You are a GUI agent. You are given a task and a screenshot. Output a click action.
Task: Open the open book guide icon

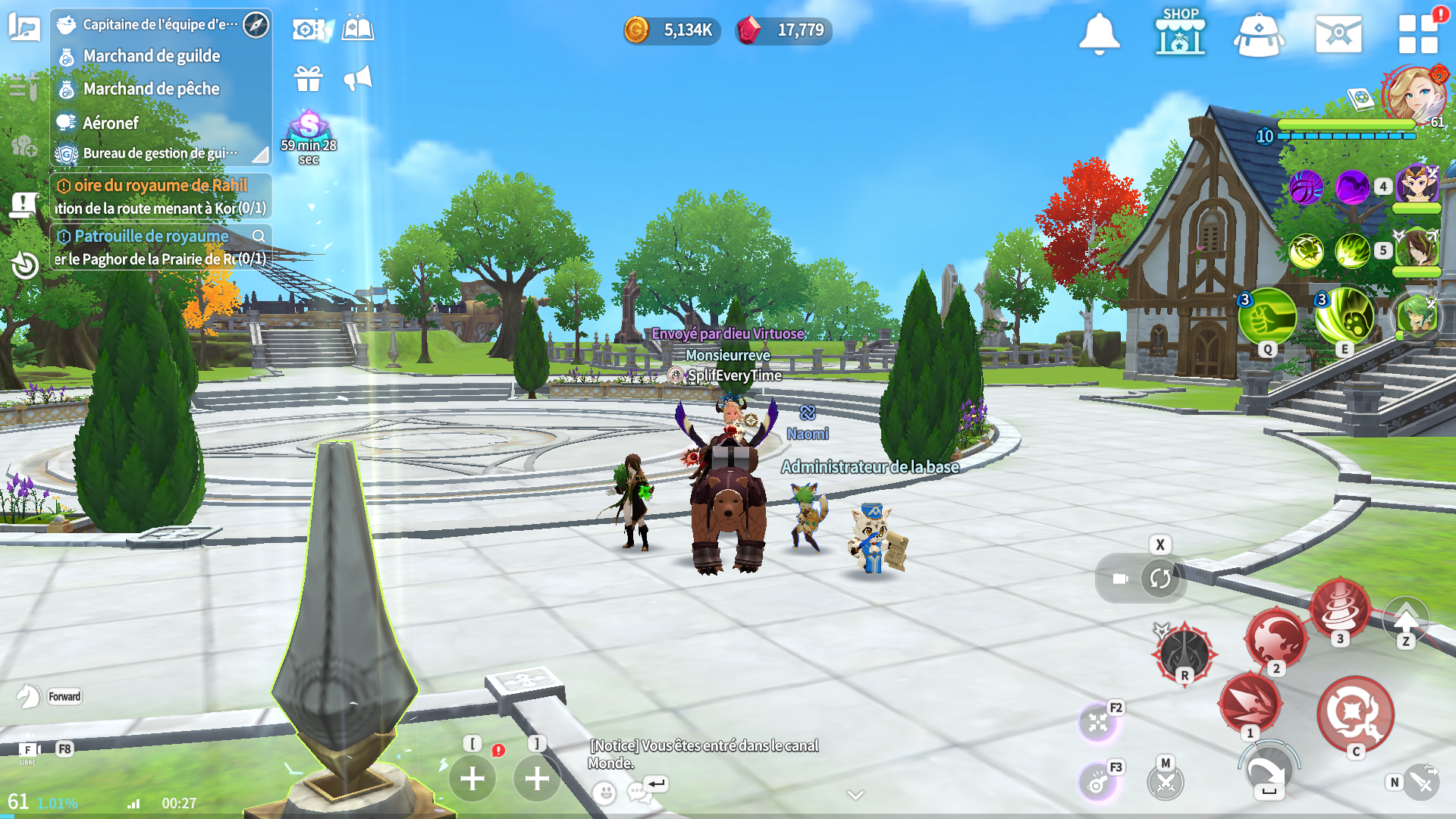(x=358, y=29)
